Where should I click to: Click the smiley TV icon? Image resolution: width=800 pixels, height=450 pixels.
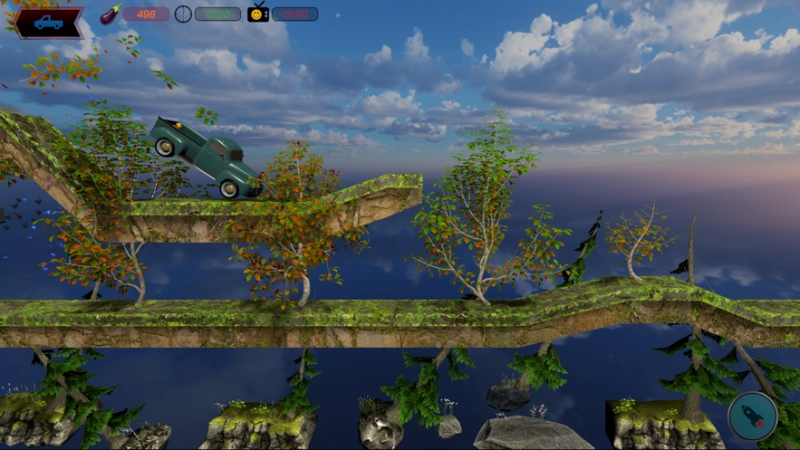(x=258, y=13)
